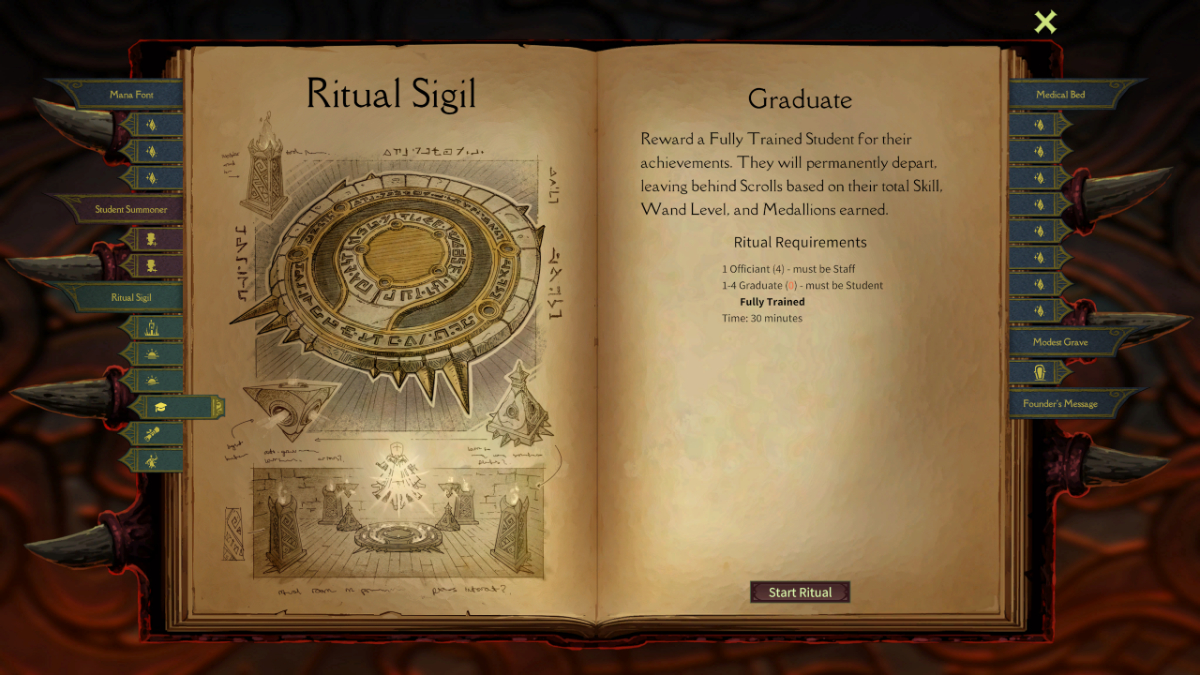Select the Ritual Sigil section tab
This screenshot has height=675, width=1200.
pos(131,297)
